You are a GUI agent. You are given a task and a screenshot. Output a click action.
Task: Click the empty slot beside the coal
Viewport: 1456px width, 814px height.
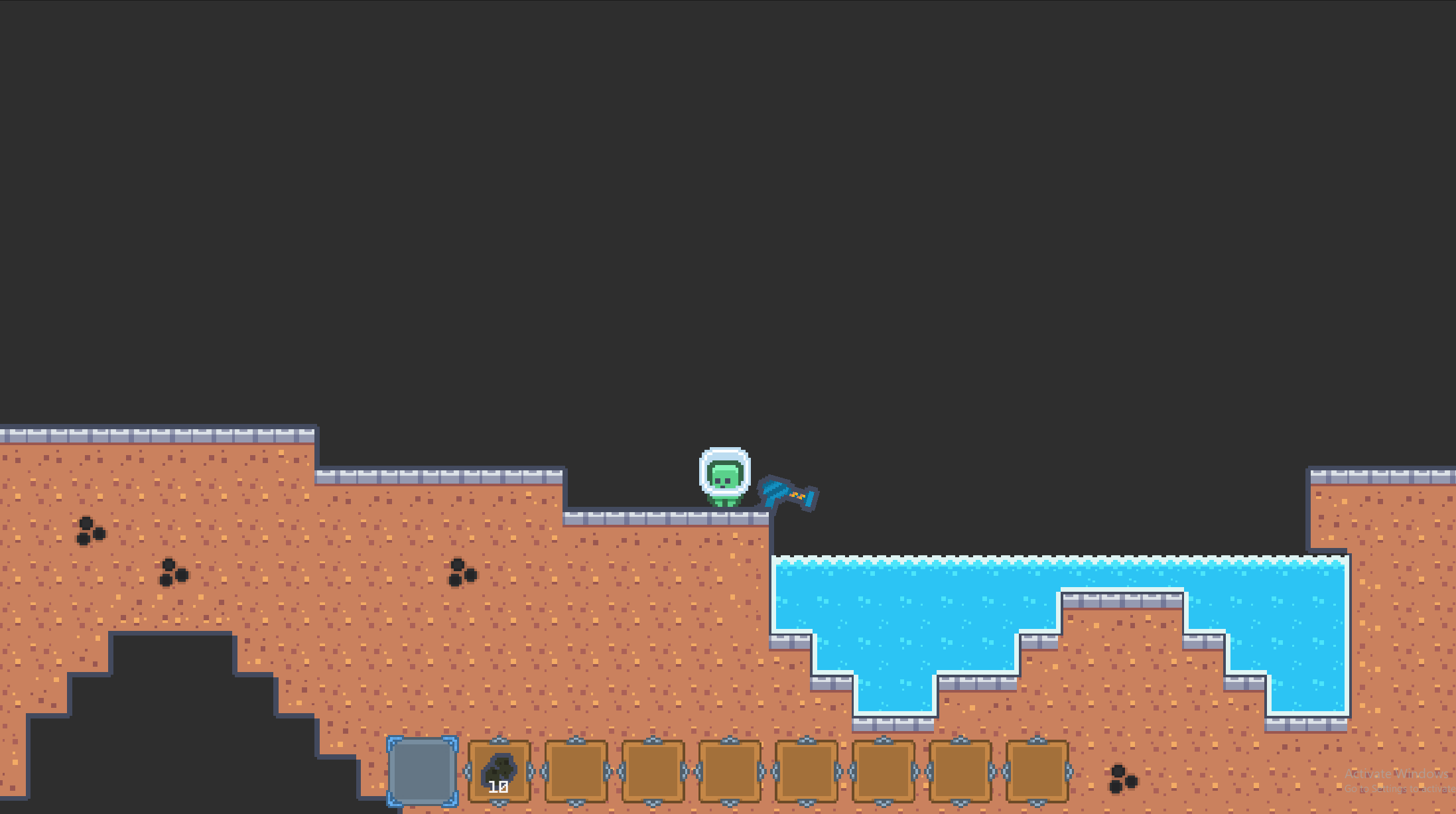coord(575,772)
